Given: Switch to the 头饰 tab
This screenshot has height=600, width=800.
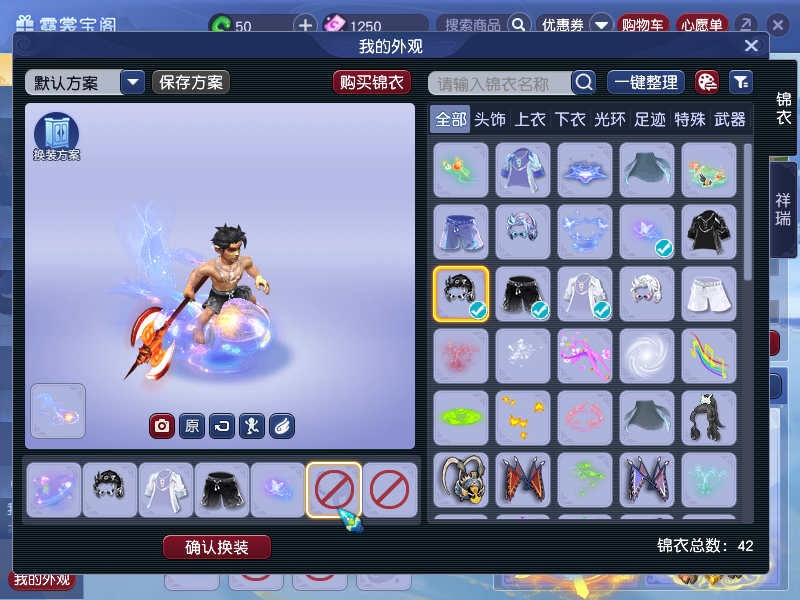Looking at the screenshot, I should pyautogui.click(x=490, y=120).
